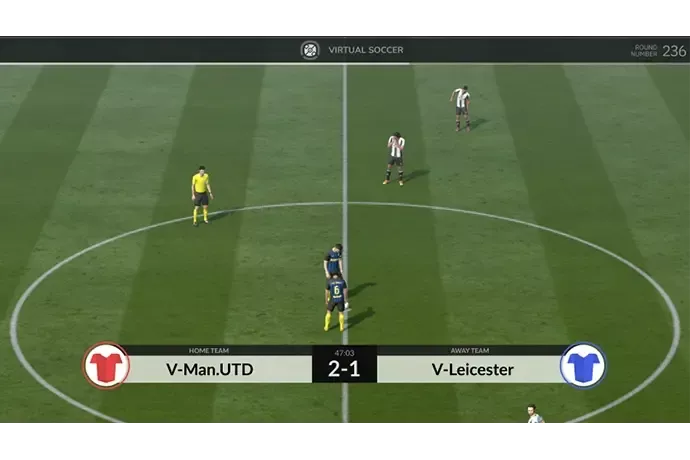Click the Virtual Soccer ball logo
The width and height of the screenshot is (690, 460).
[310, 50]
